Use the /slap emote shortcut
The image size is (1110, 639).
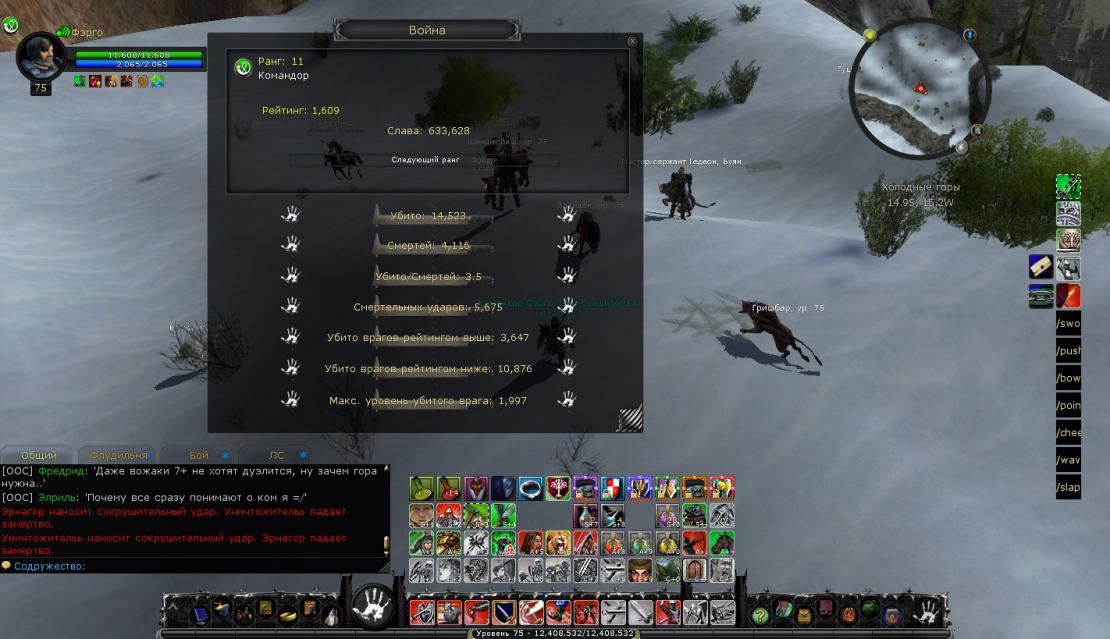[1068, 487]
